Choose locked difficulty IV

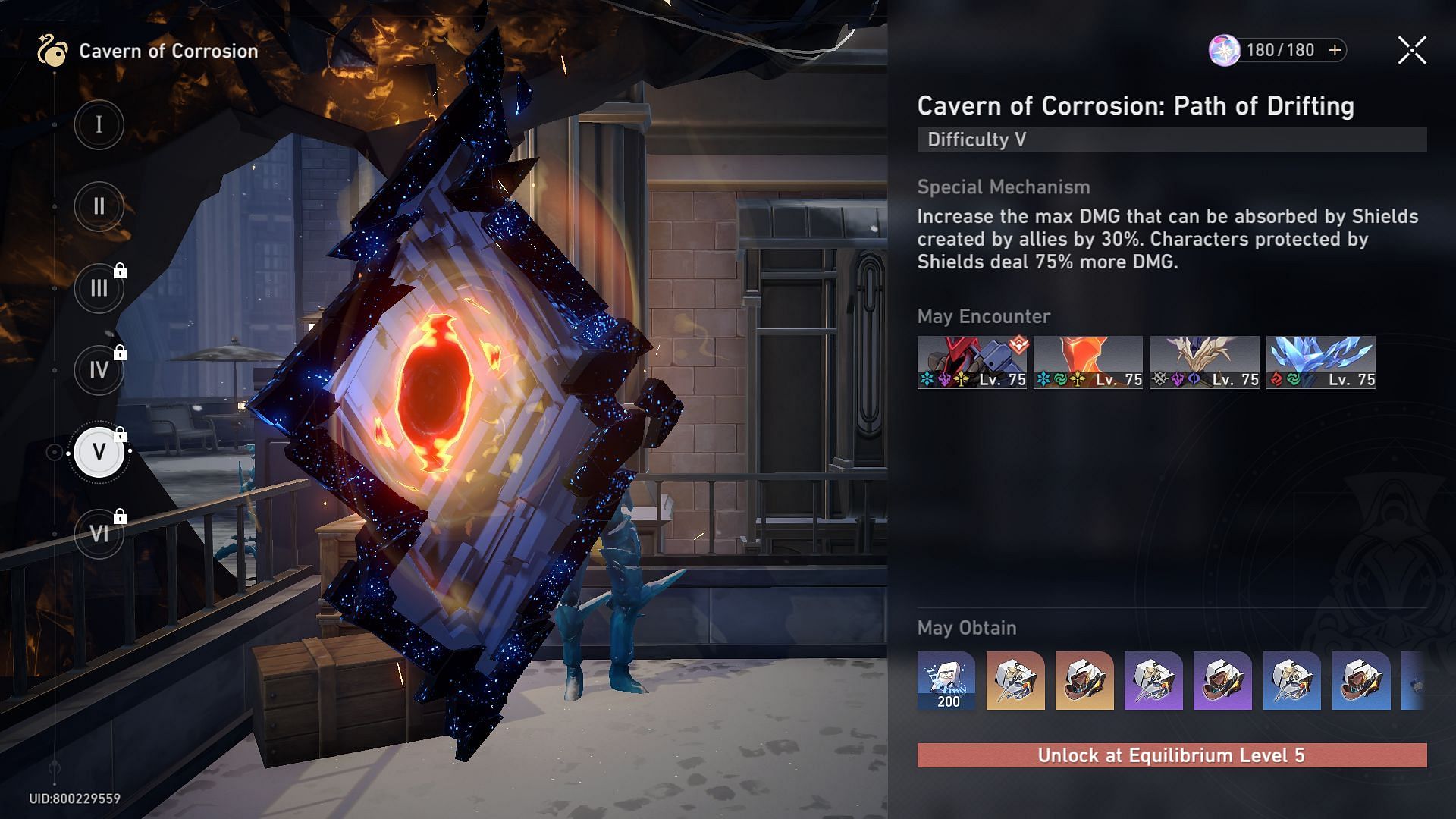(99, 370)
